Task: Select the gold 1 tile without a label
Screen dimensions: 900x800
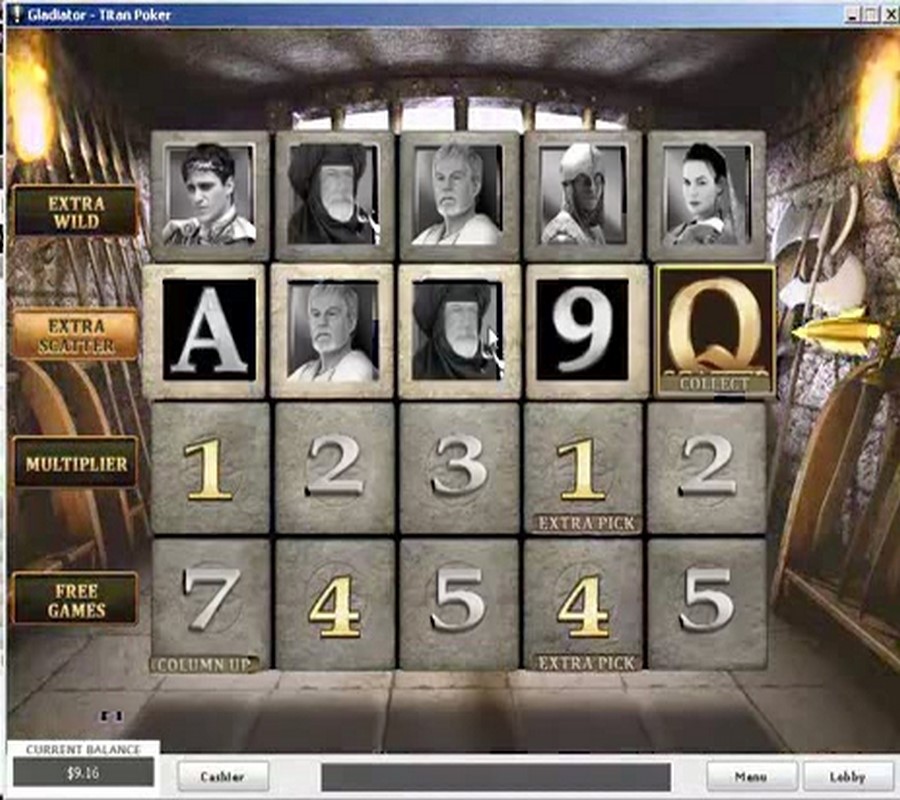Action: (211, 467)
